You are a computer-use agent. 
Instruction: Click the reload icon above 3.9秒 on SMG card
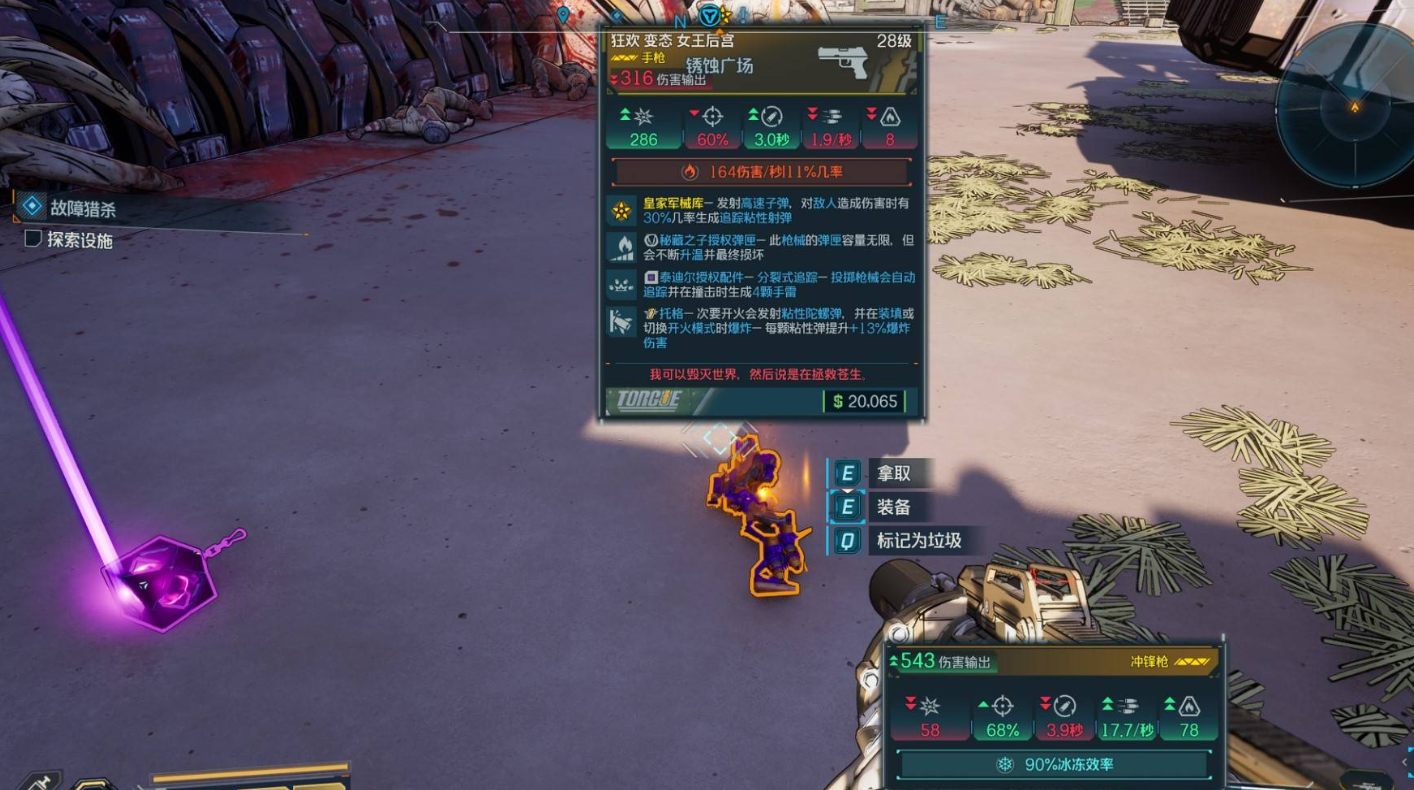tap(1062, 705)
